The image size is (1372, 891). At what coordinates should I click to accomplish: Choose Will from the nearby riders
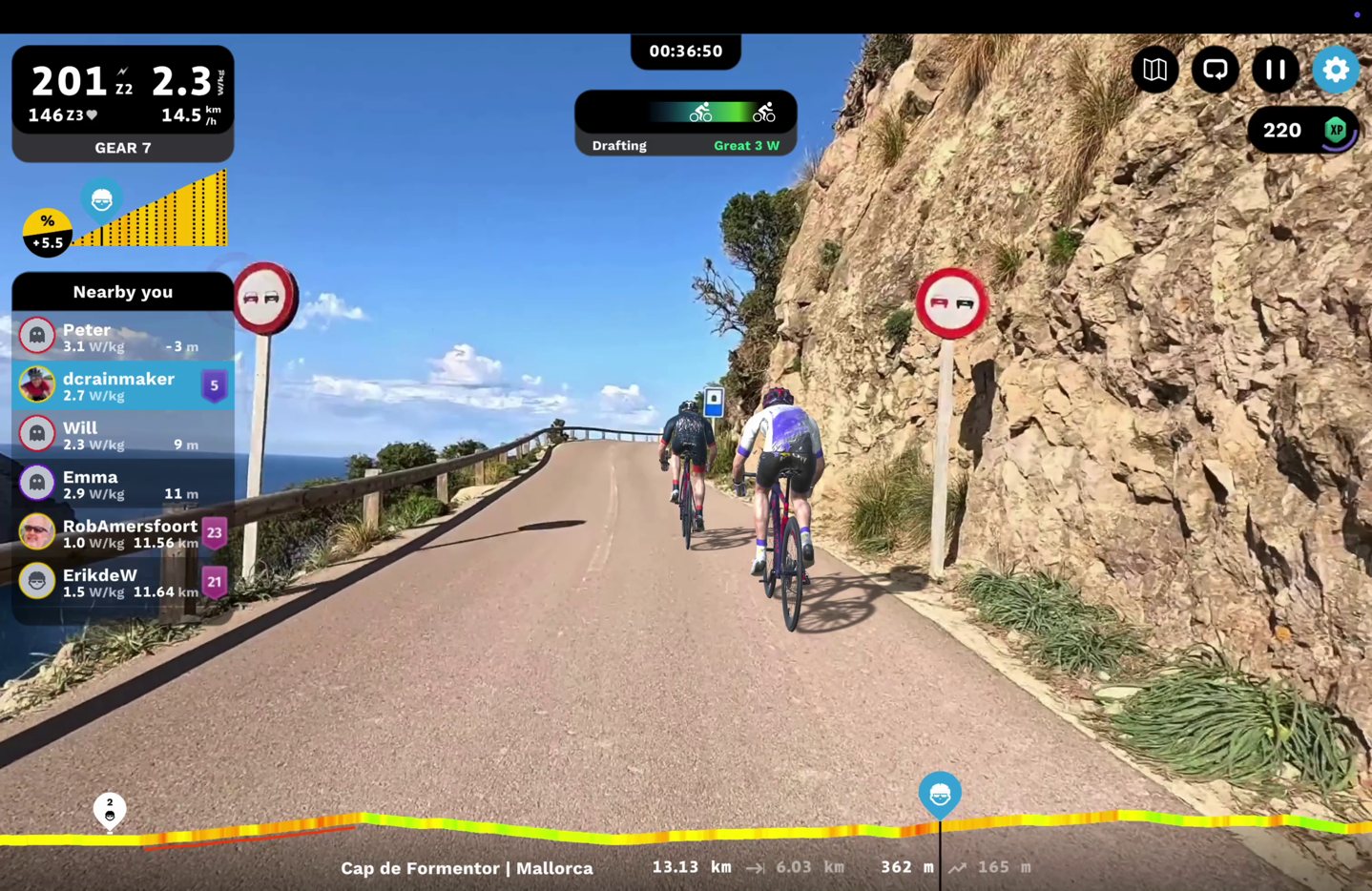click(122, 435)
